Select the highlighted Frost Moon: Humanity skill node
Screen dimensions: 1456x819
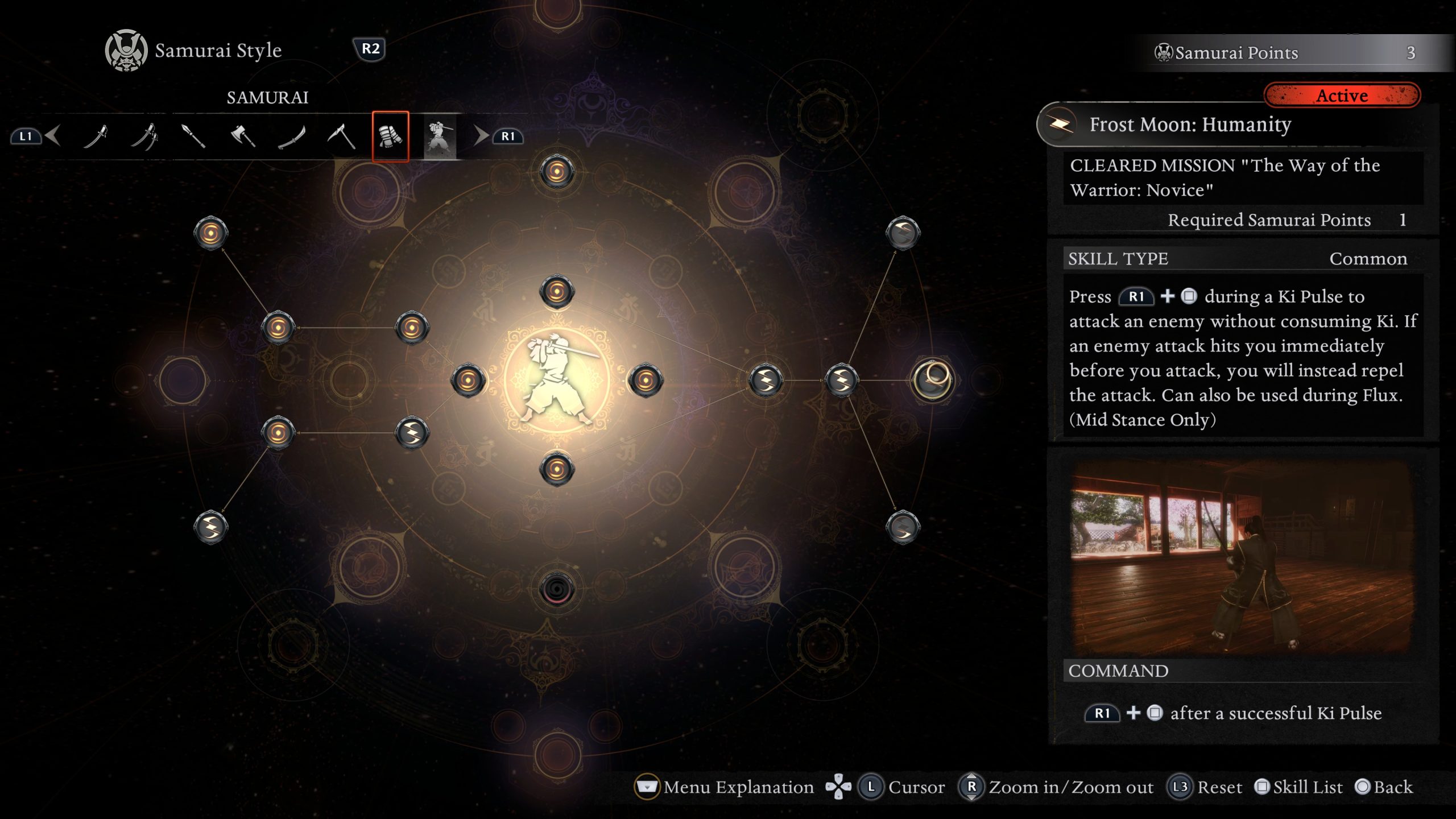click(932, 379)
